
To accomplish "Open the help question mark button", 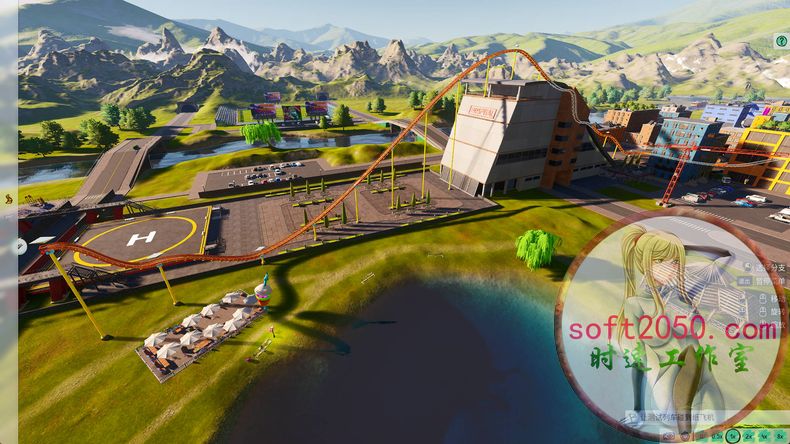I will tap(782, 41).
